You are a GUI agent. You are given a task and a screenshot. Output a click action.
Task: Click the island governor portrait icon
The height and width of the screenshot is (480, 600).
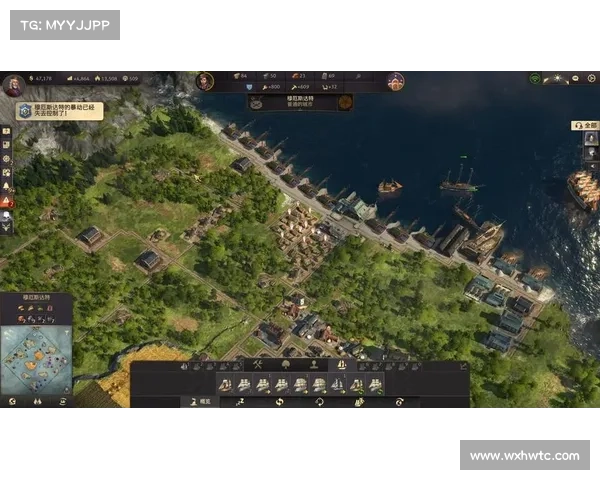point(205,79)
